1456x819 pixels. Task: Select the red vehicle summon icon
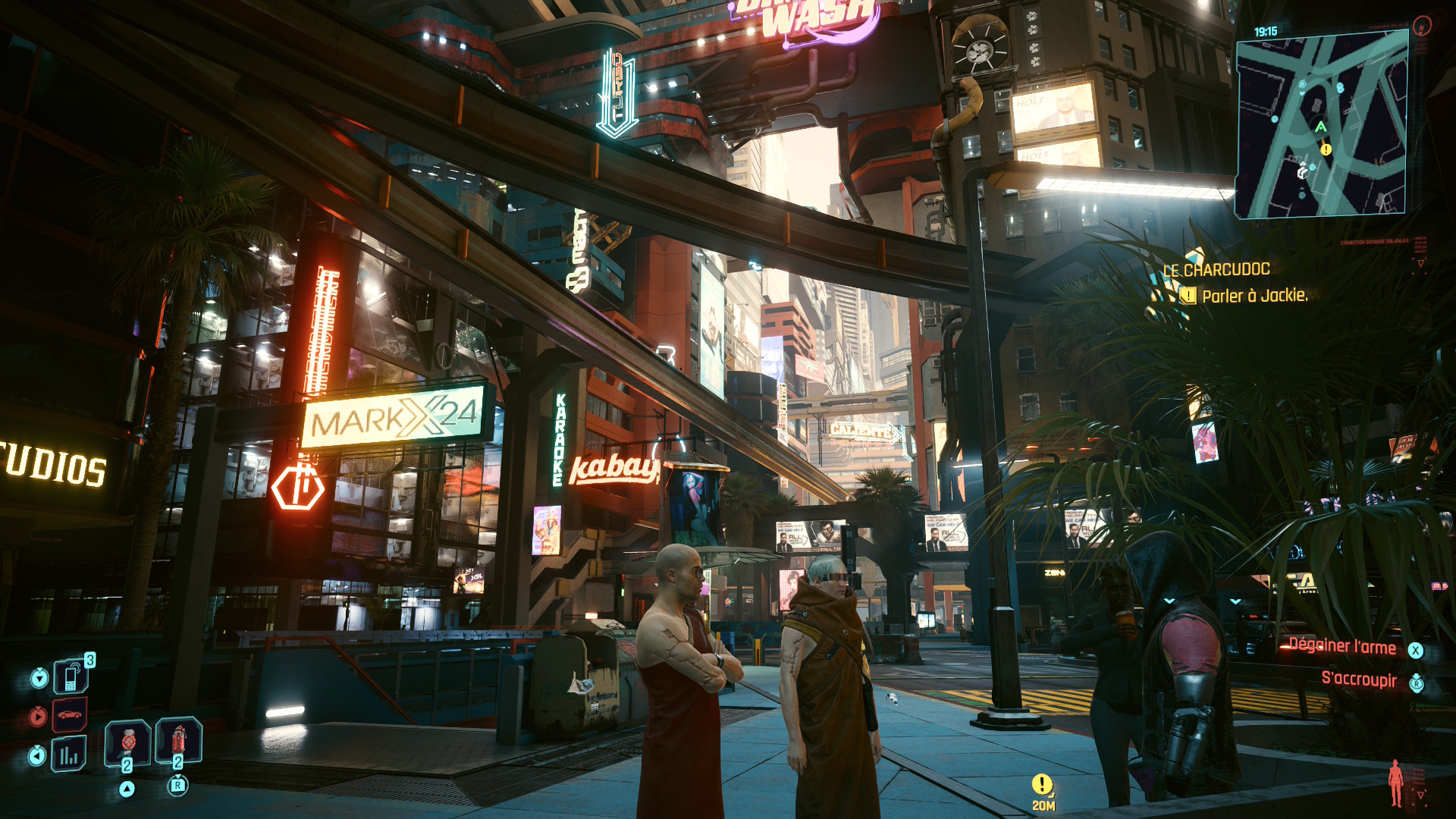(70, 714)
